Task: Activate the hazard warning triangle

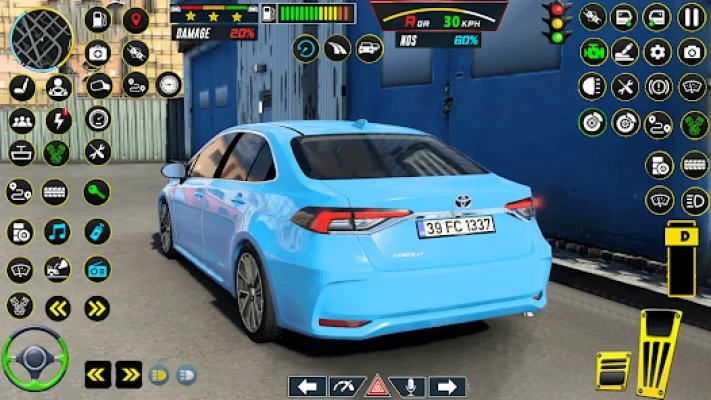Action: [377, 386]
